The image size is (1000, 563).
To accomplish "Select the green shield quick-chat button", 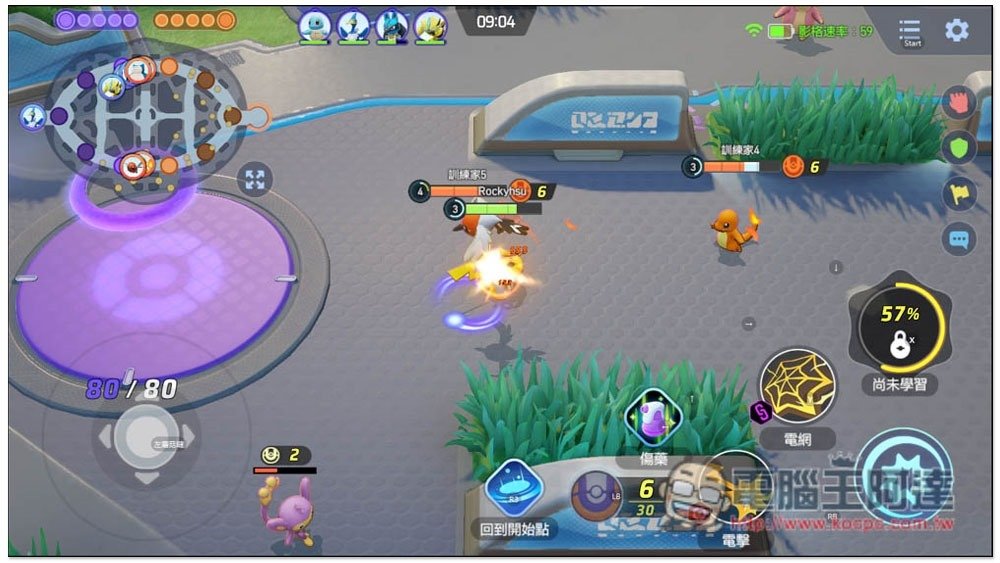I will [958, 148].
